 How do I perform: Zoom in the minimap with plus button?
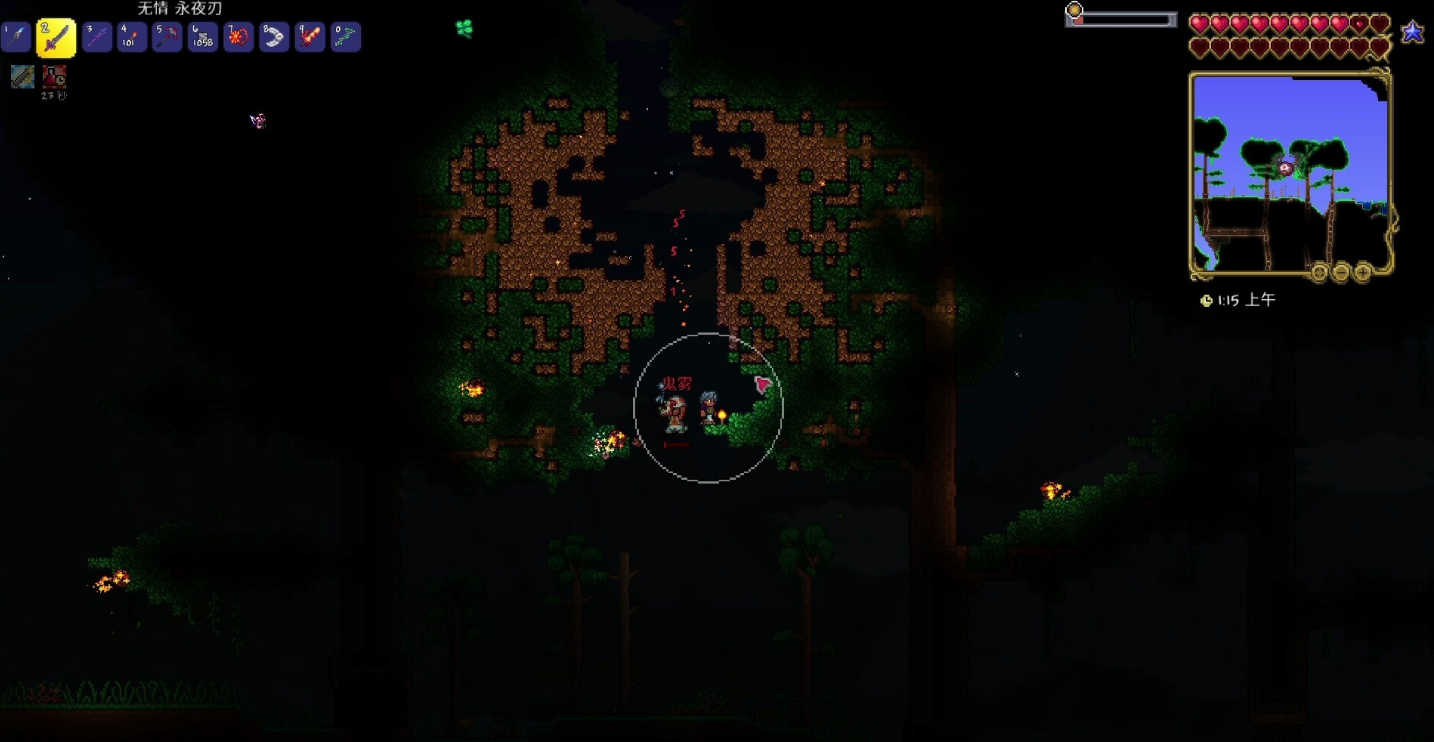(1362, 272)
